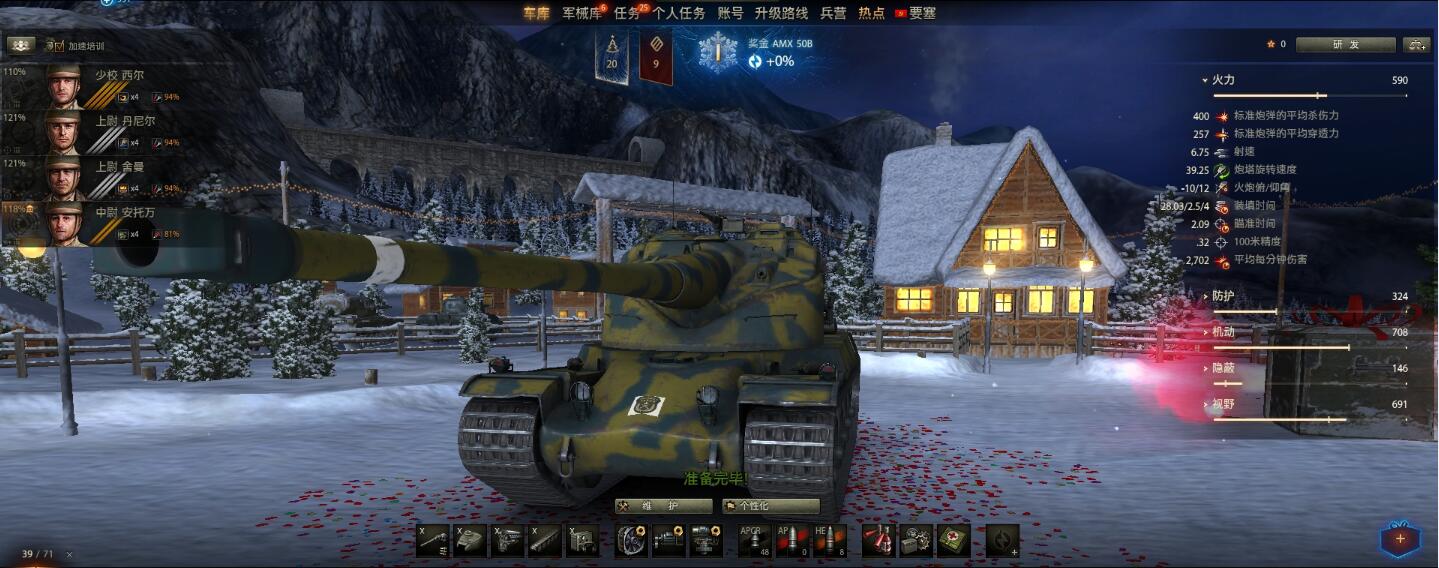This screenshot has height=568, width=1439.
Task: Open 个性化 customization for the tank
Action: [x=771, y=506]
